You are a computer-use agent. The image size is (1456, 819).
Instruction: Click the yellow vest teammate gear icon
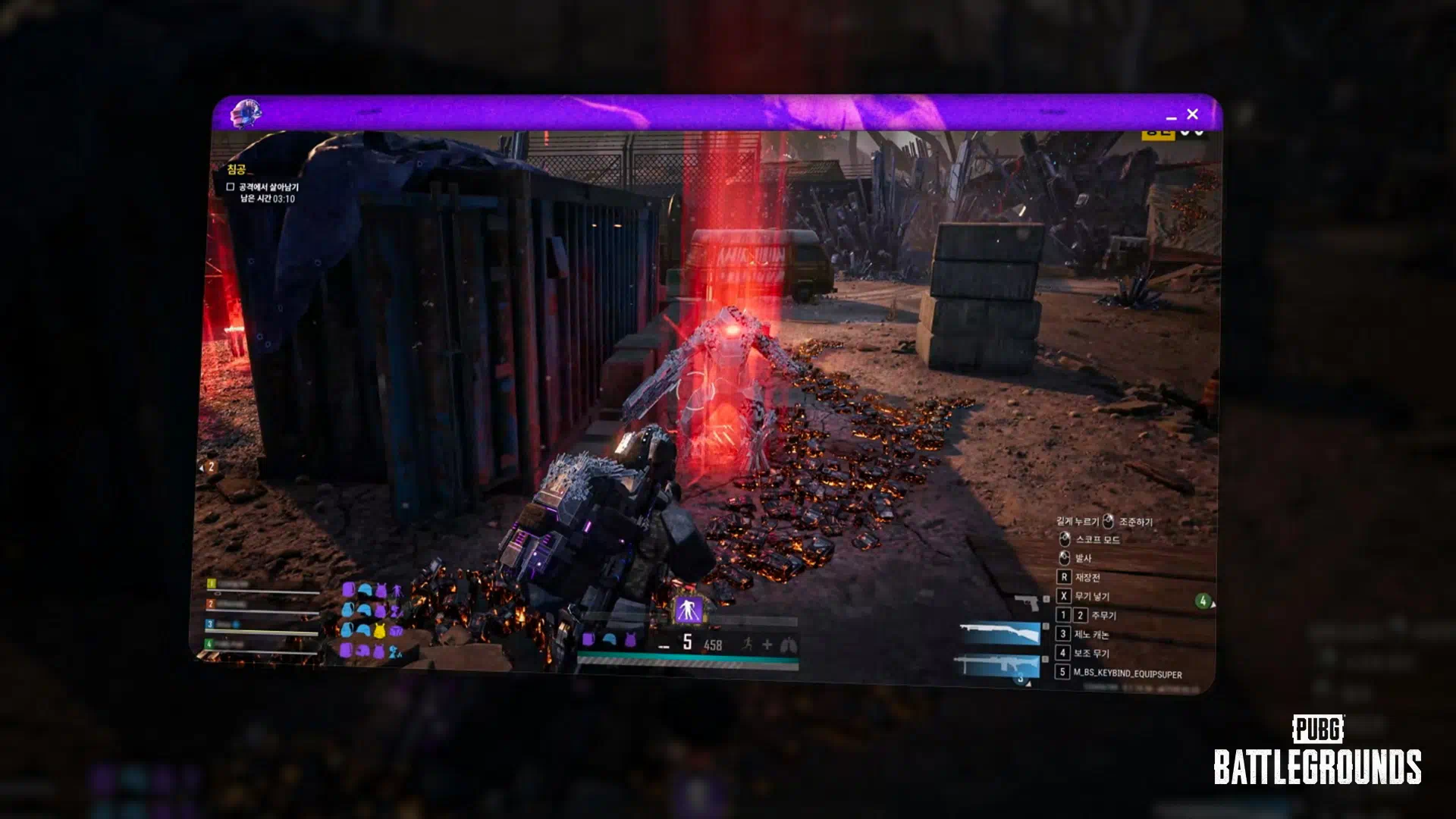pos(379,630)
